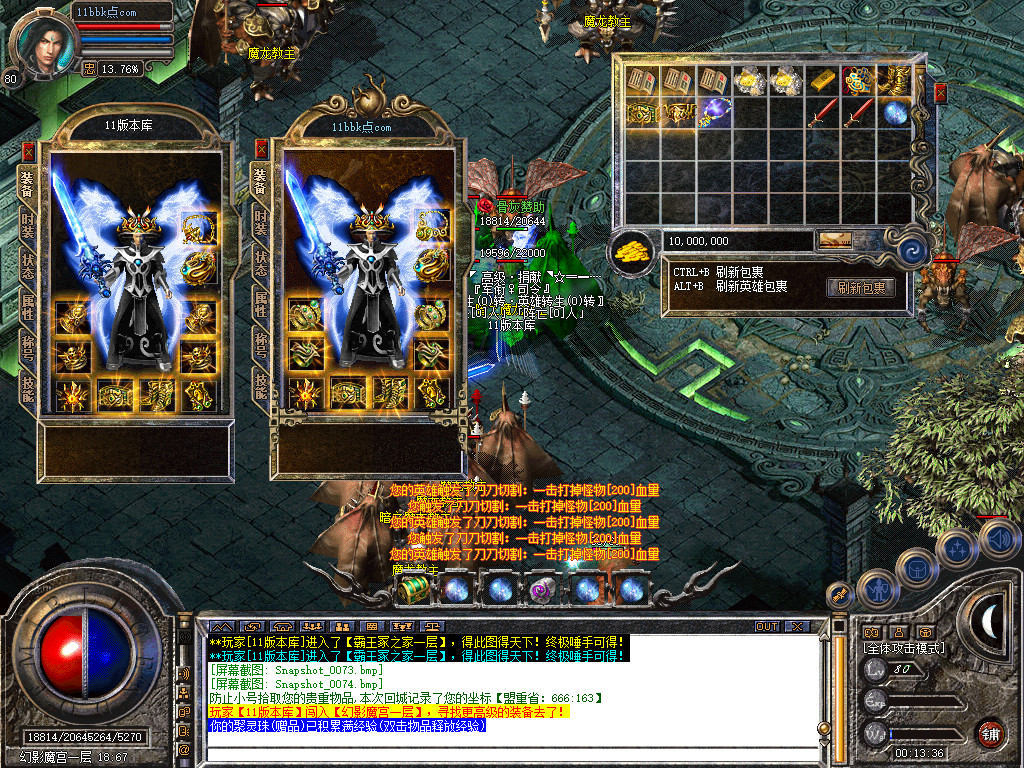Click the OUT button above the chat

click(766, 626)
